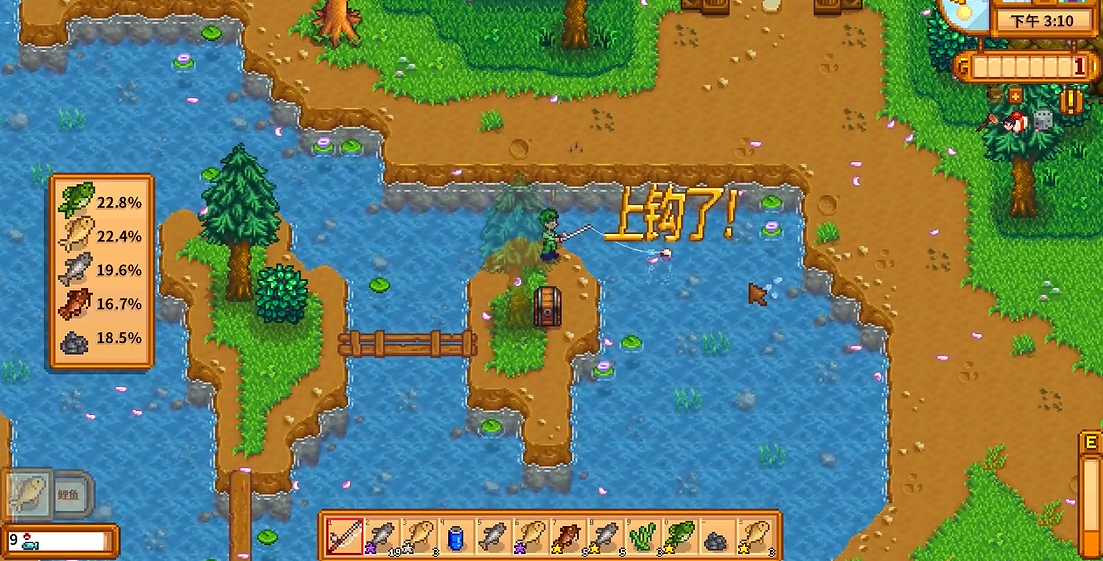1103x561 pixels.
Task: Click the small plus zoom button
Action: click(x=1015, y=96)
